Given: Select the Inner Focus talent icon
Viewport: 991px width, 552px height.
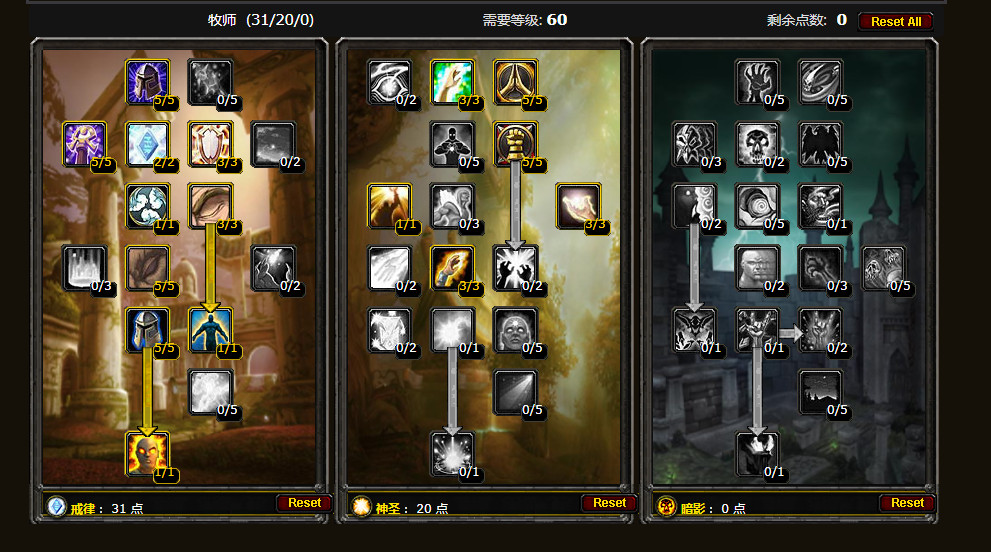Looking at the screenshot, I should coord(147,205).
